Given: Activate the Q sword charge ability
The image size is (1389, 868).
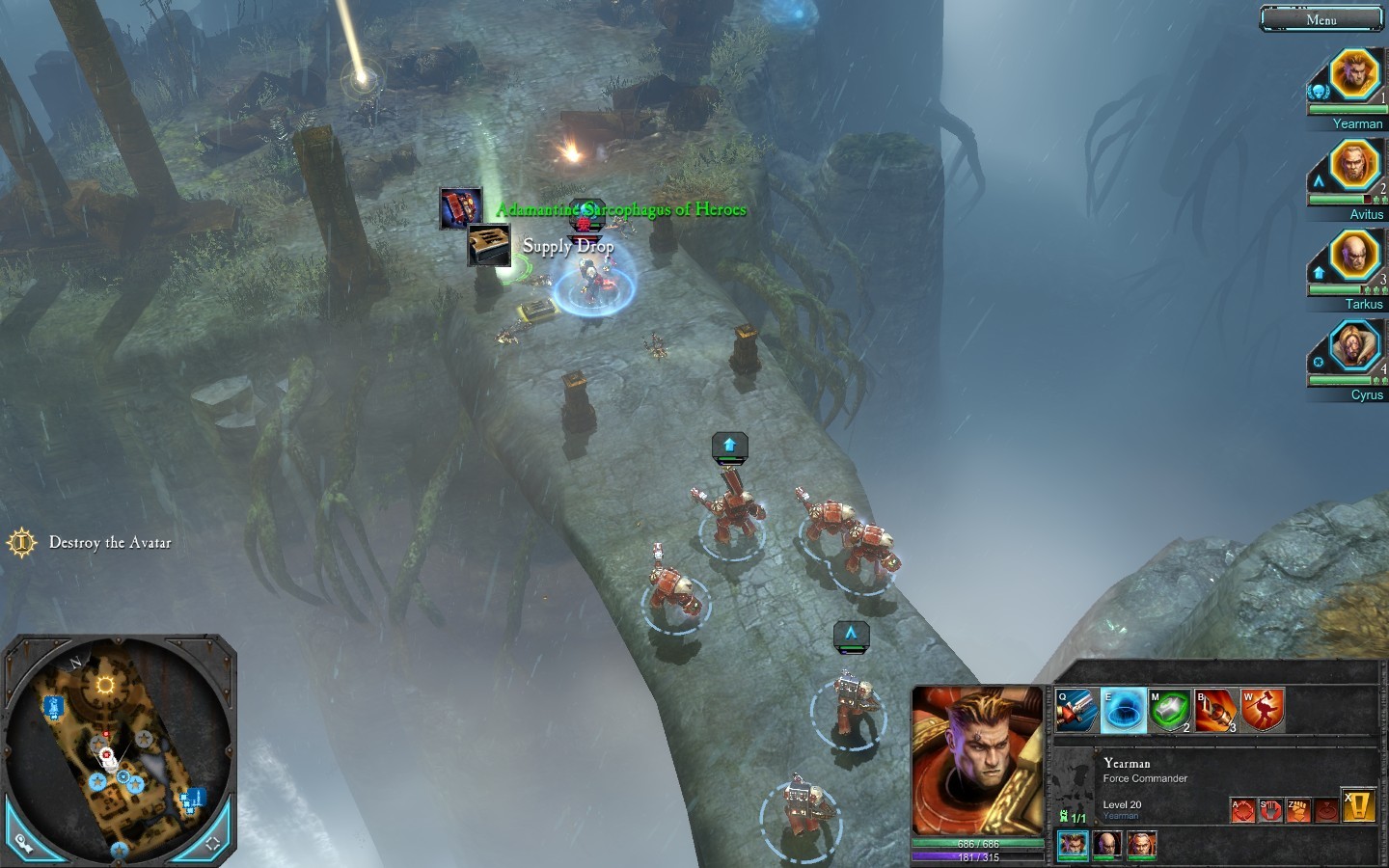Looking at the screenshot, I should click(1076, 711).
